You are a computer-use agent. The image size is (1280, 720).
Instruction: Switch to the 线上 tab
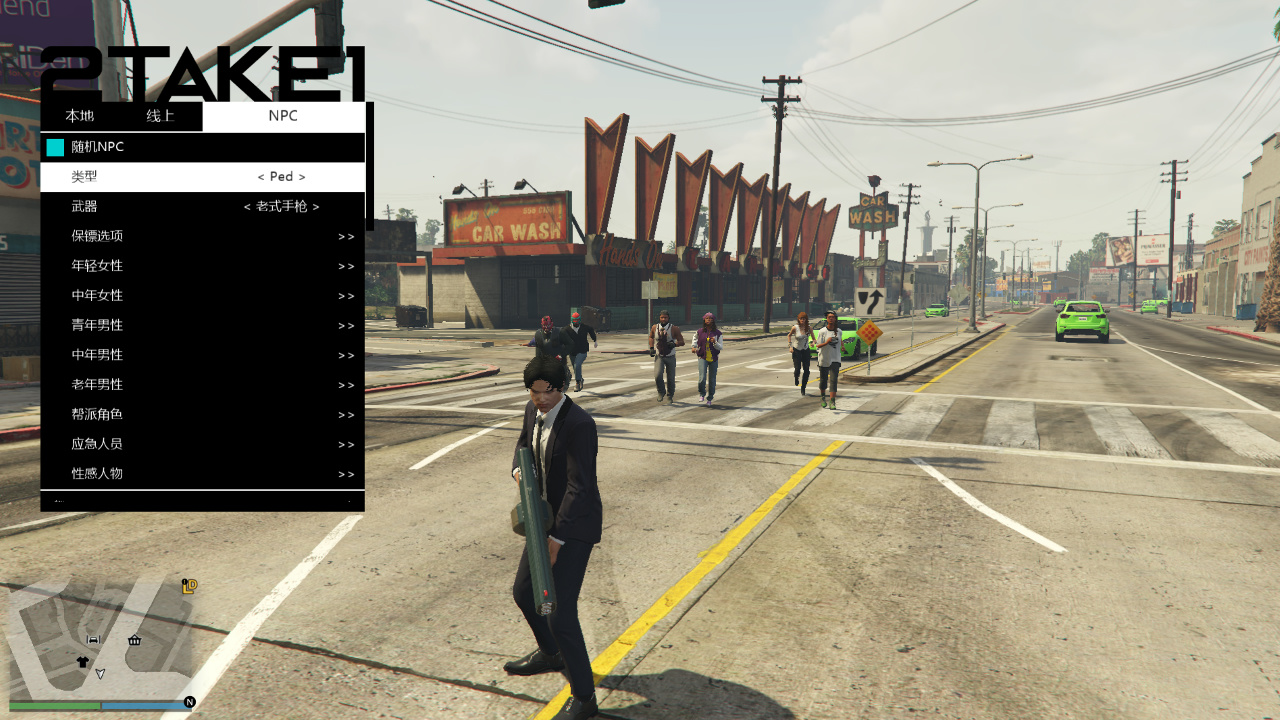(x=160, y=116)
